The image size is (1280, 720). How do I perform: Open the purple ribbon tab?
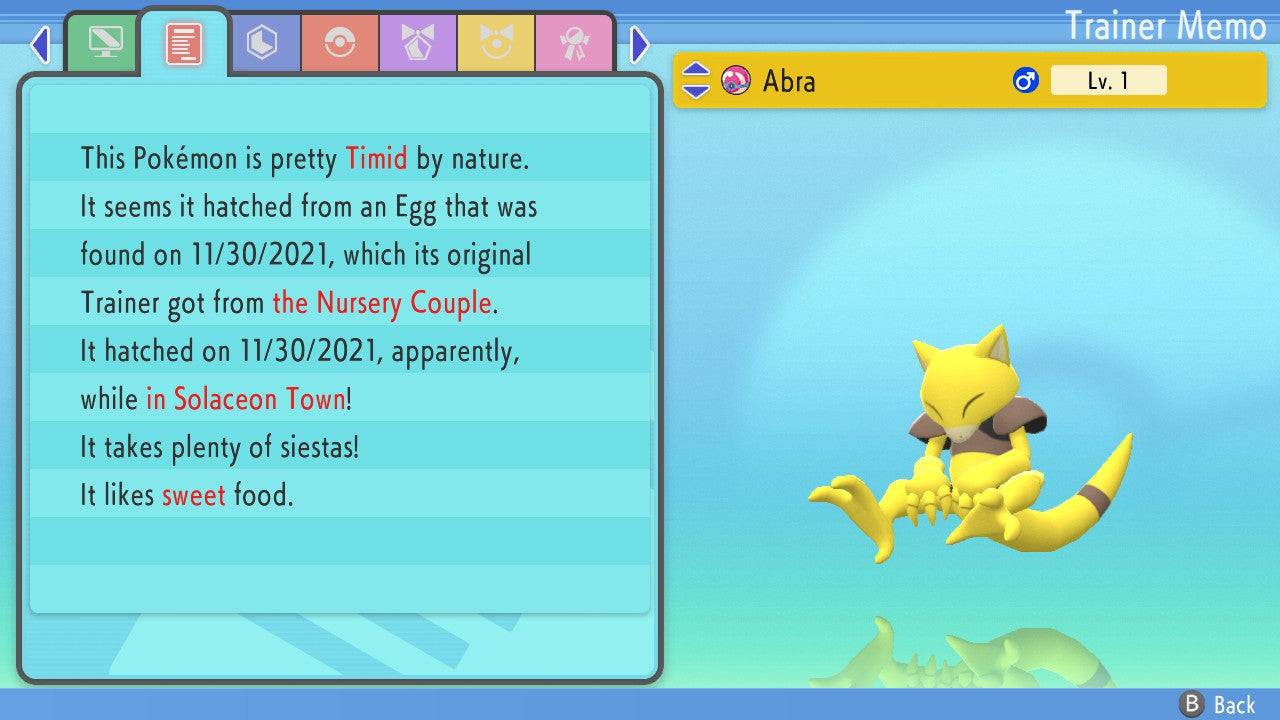tap(418, 43)
